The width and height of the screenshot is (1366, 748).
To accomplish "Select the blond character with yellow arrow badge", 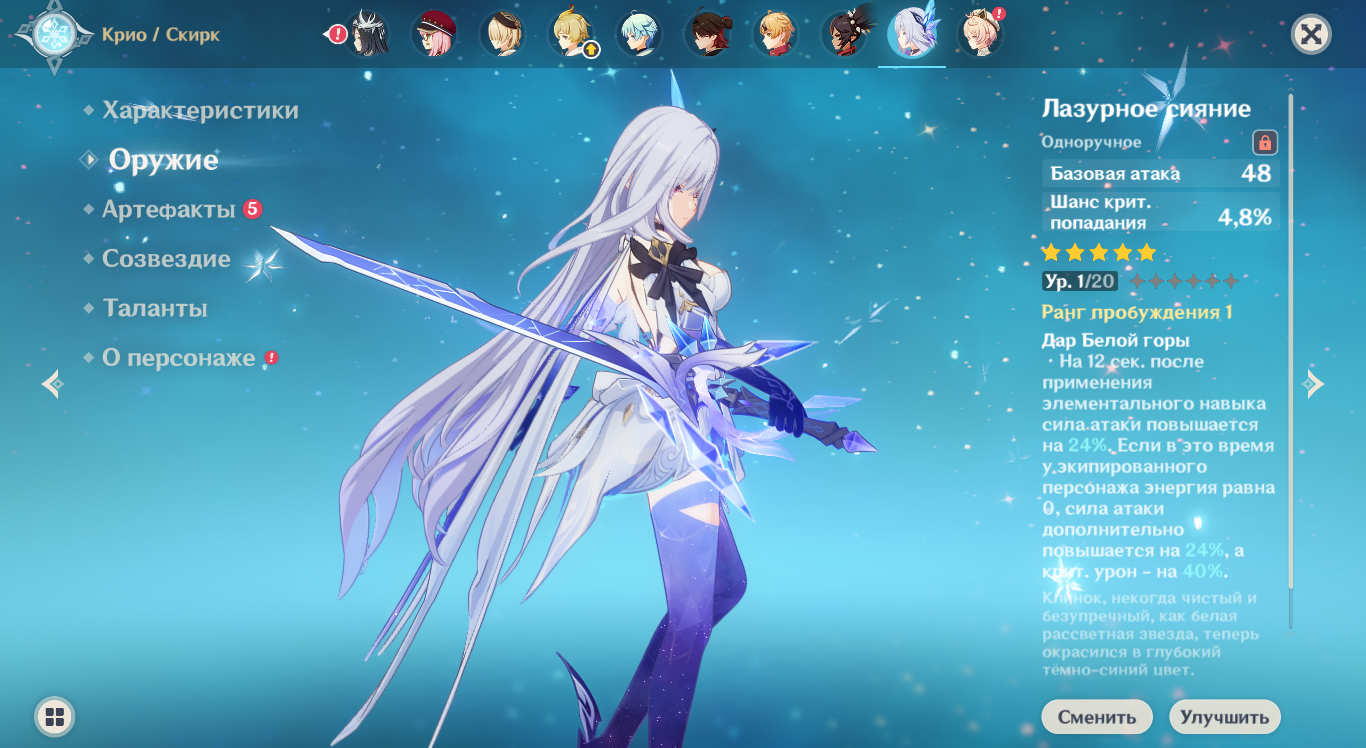I will 572,34.
